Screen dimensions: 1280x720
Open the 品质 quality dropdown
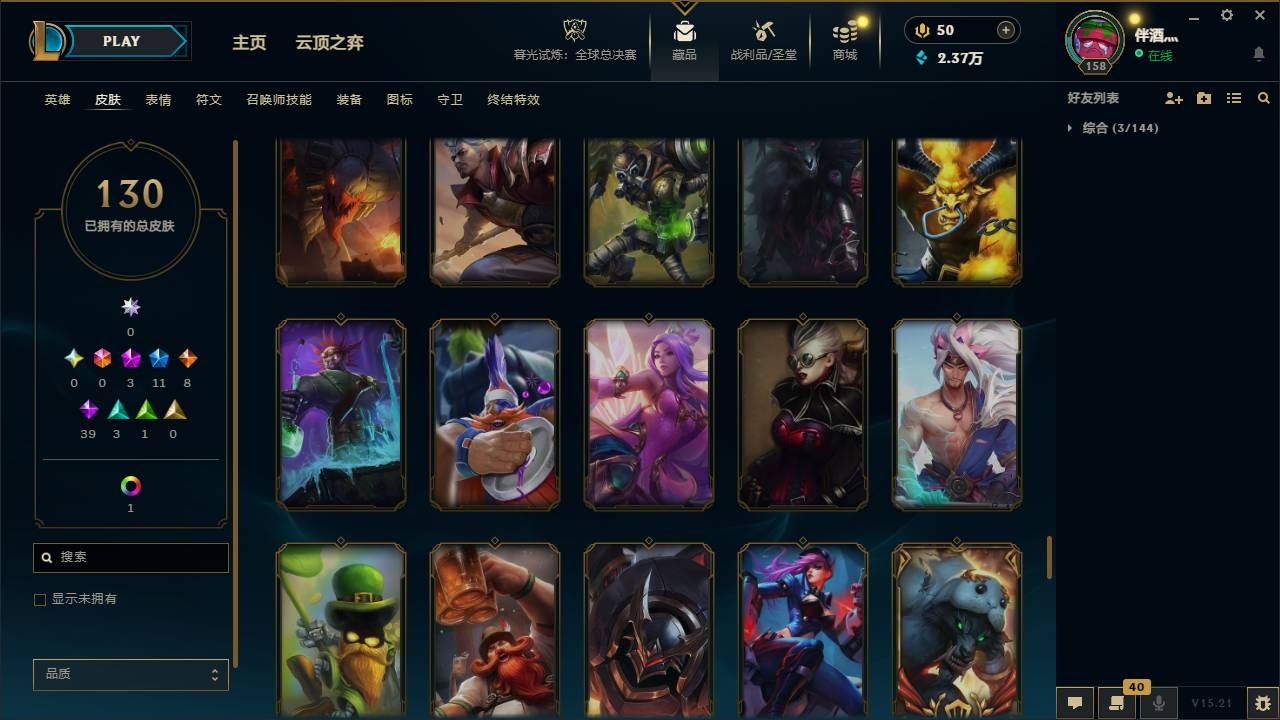130,674
